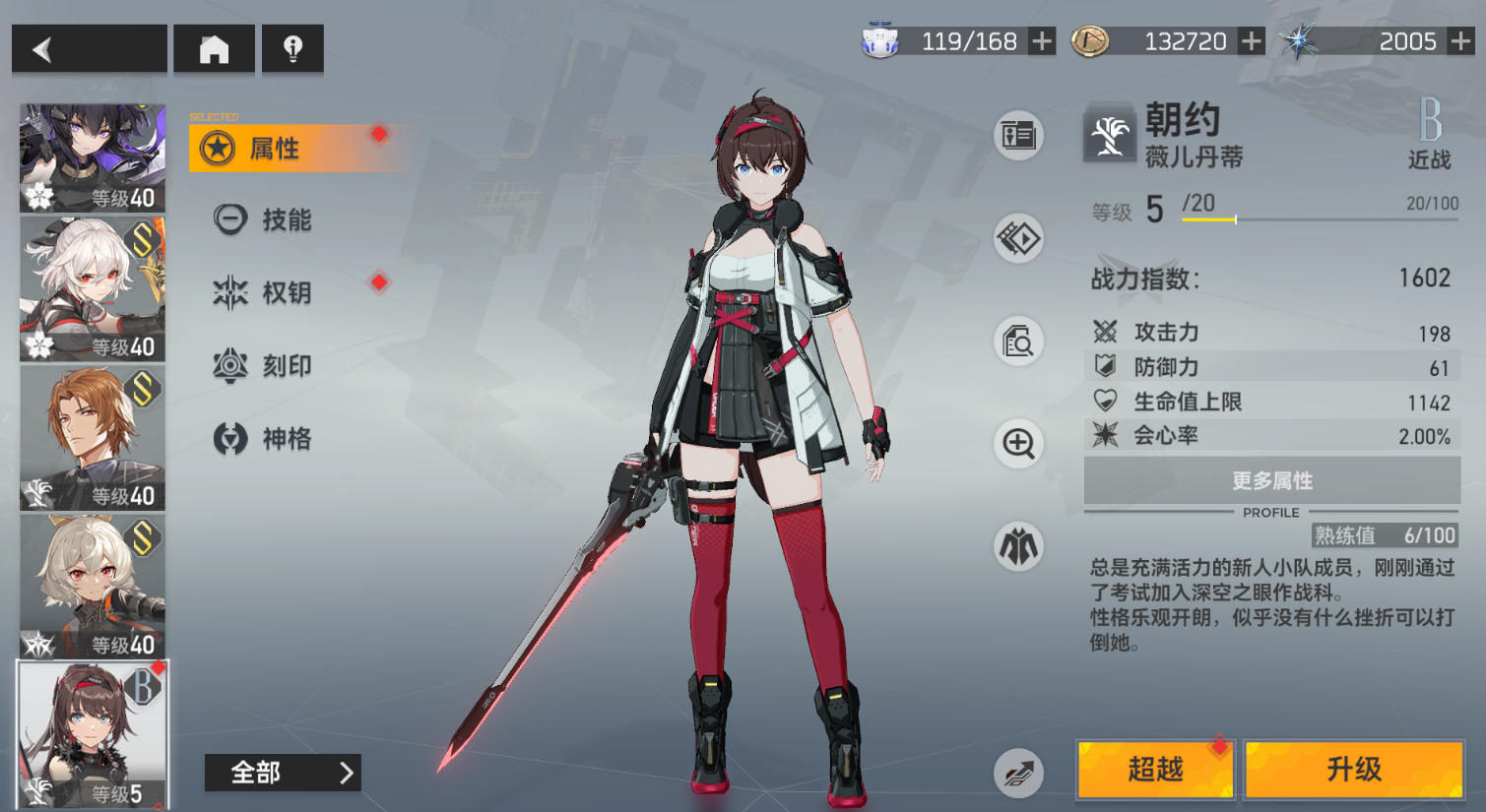Image resolution: width=1486 pixels, height=812 pixels.
Task: Zoom in on the character model
Action: coord(1018,444)
